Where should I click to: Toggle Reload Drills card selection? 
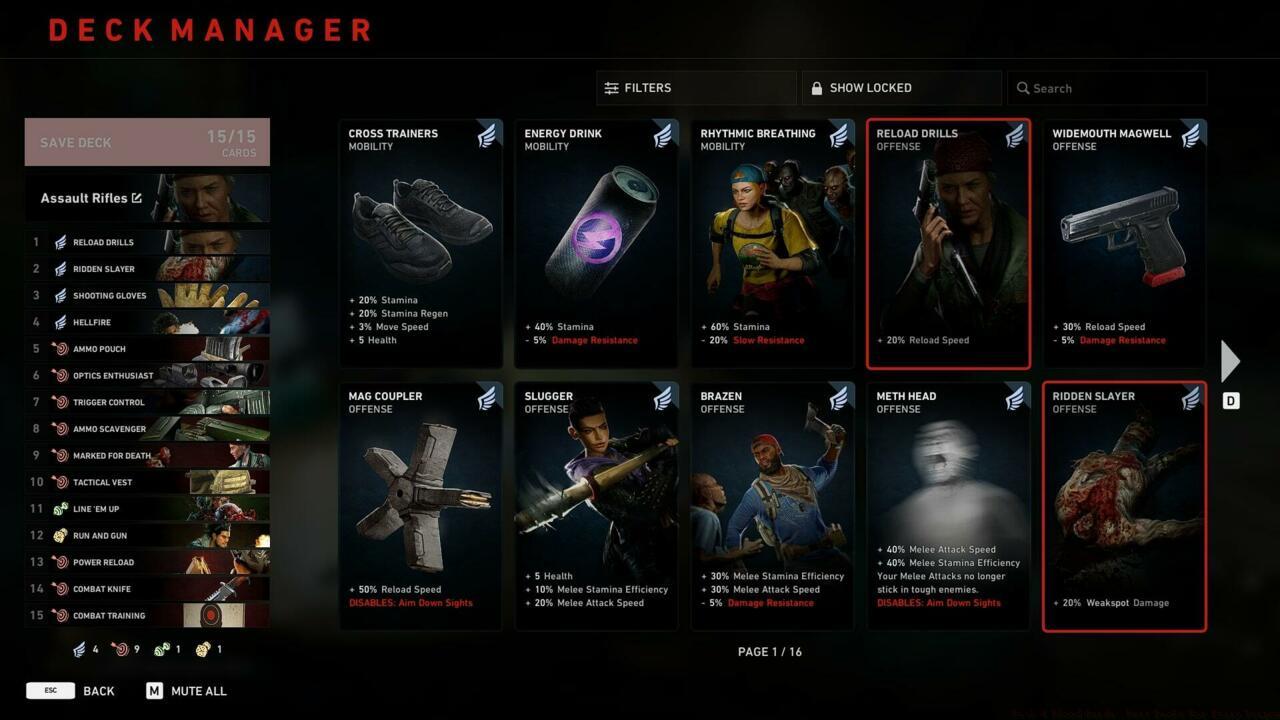pos(948,243)
